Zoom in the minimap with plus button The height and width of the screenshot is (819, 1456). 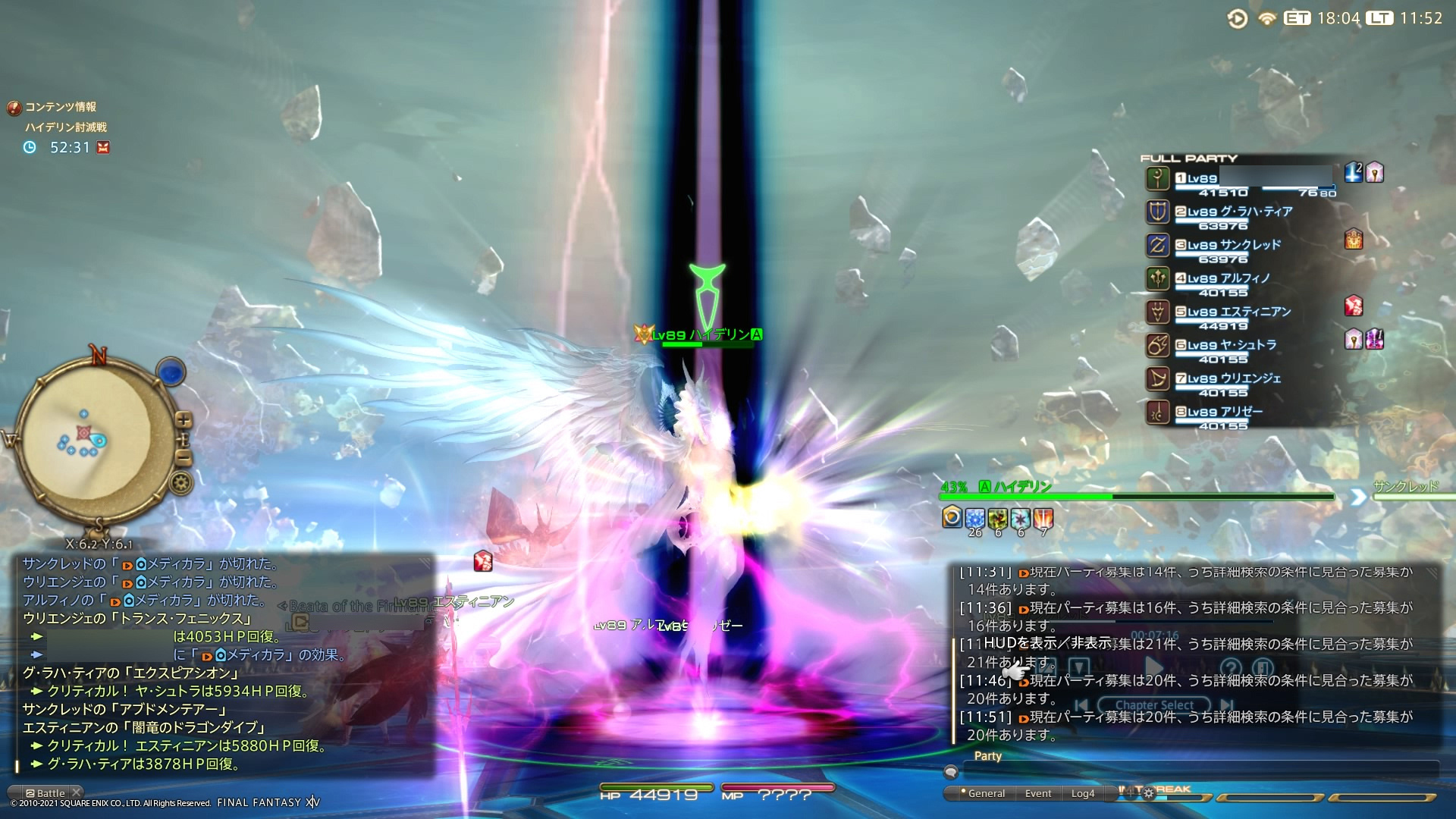184,420
